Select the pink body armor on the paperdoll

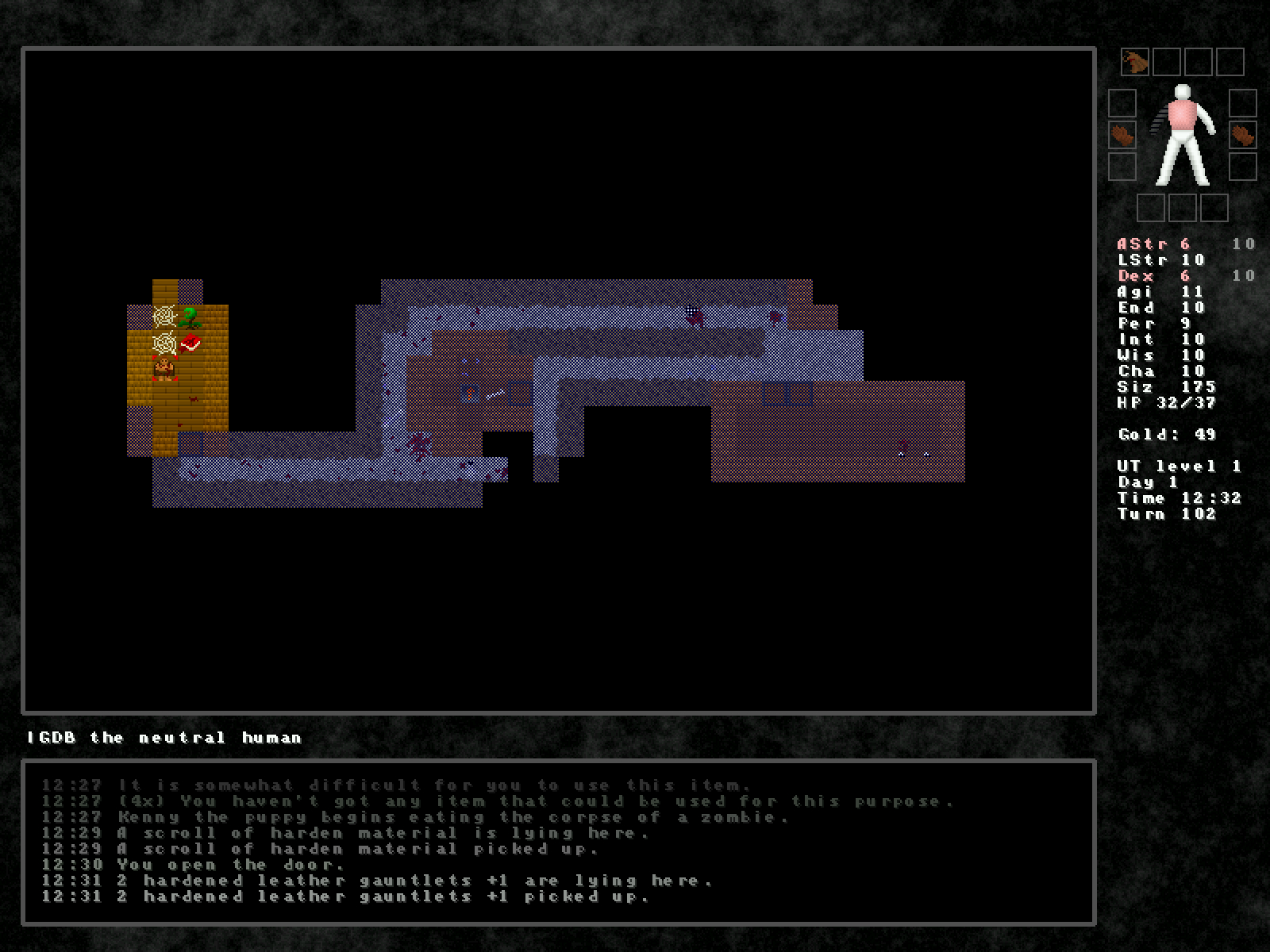pos(1181,115)
